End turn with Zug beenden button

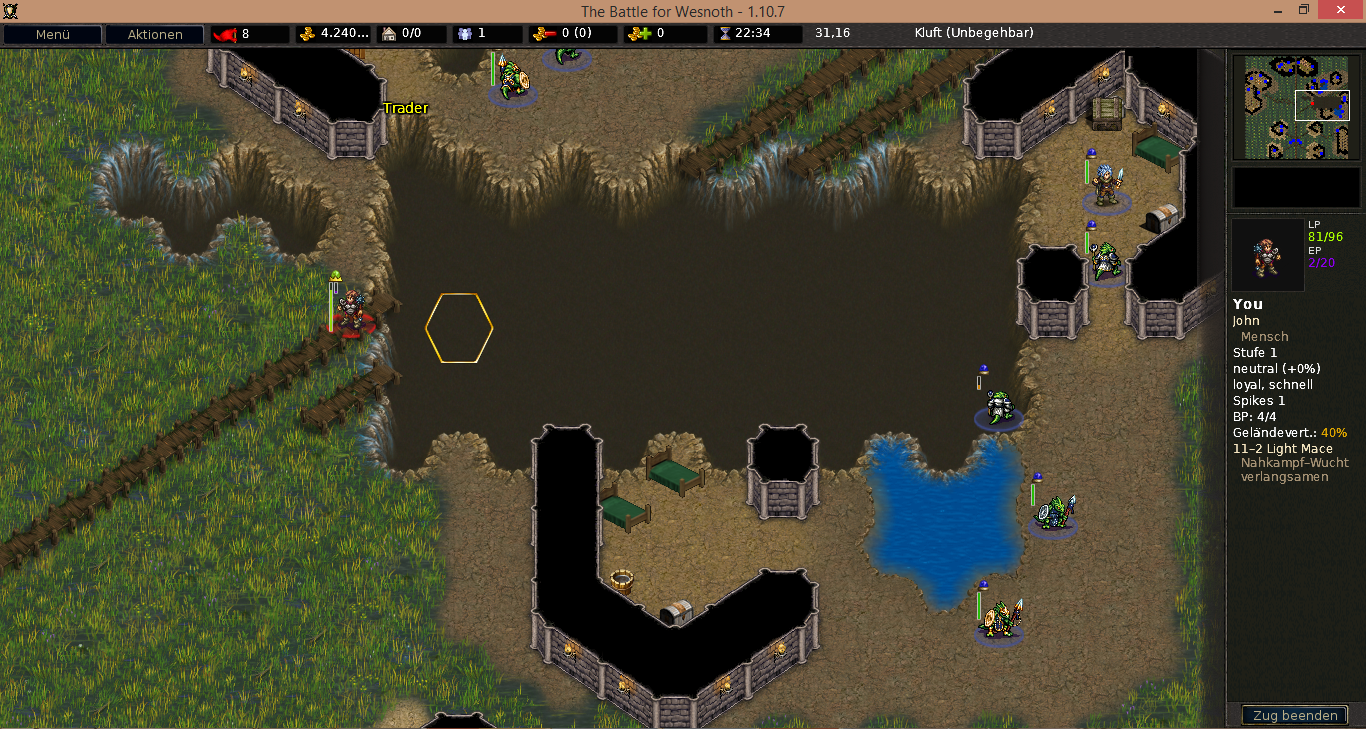[1295, 715]
